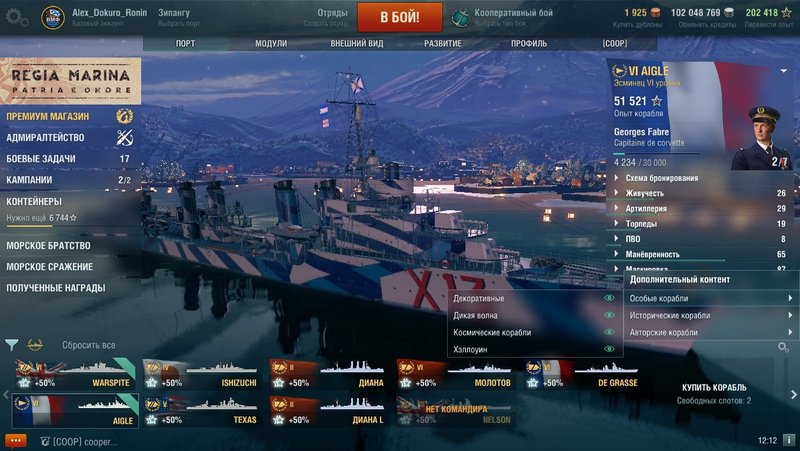Select the De Grasse ship card

tap(582, 377)
